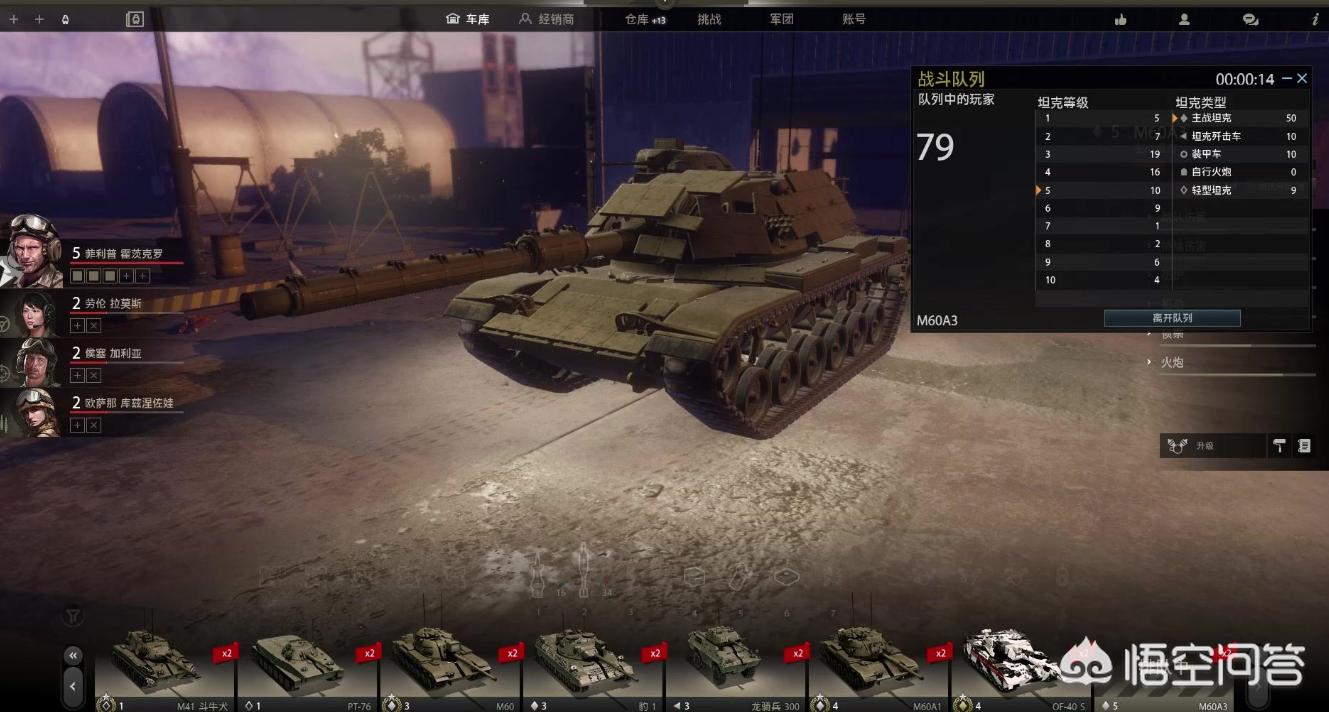Image resolution: width=1329 pixels, height=712 pixels.
Task: Click the thumbs-up icon in top bar
Action: [x=1120, y=19]
